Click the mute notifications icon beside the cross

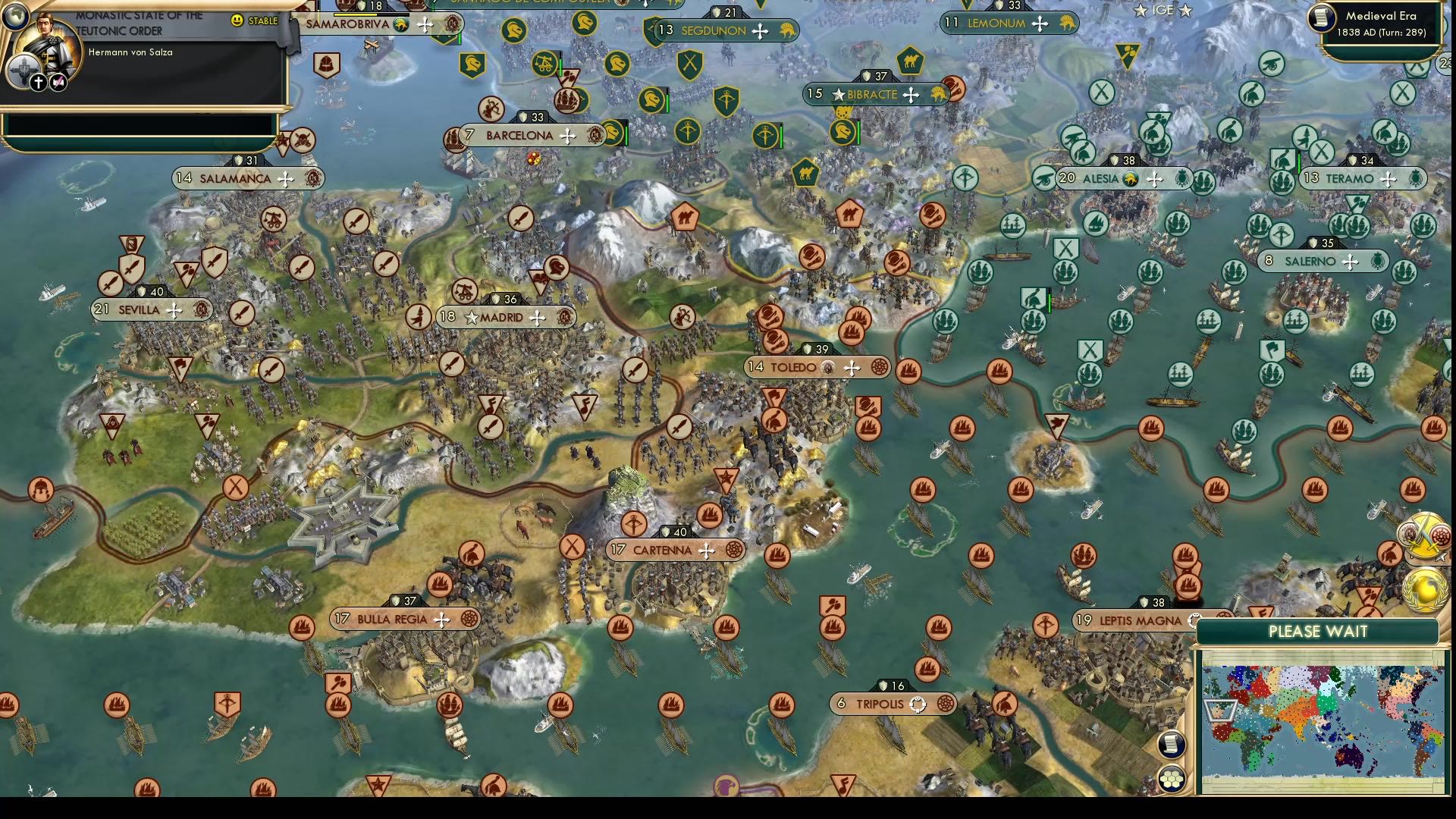pos(59,83)
